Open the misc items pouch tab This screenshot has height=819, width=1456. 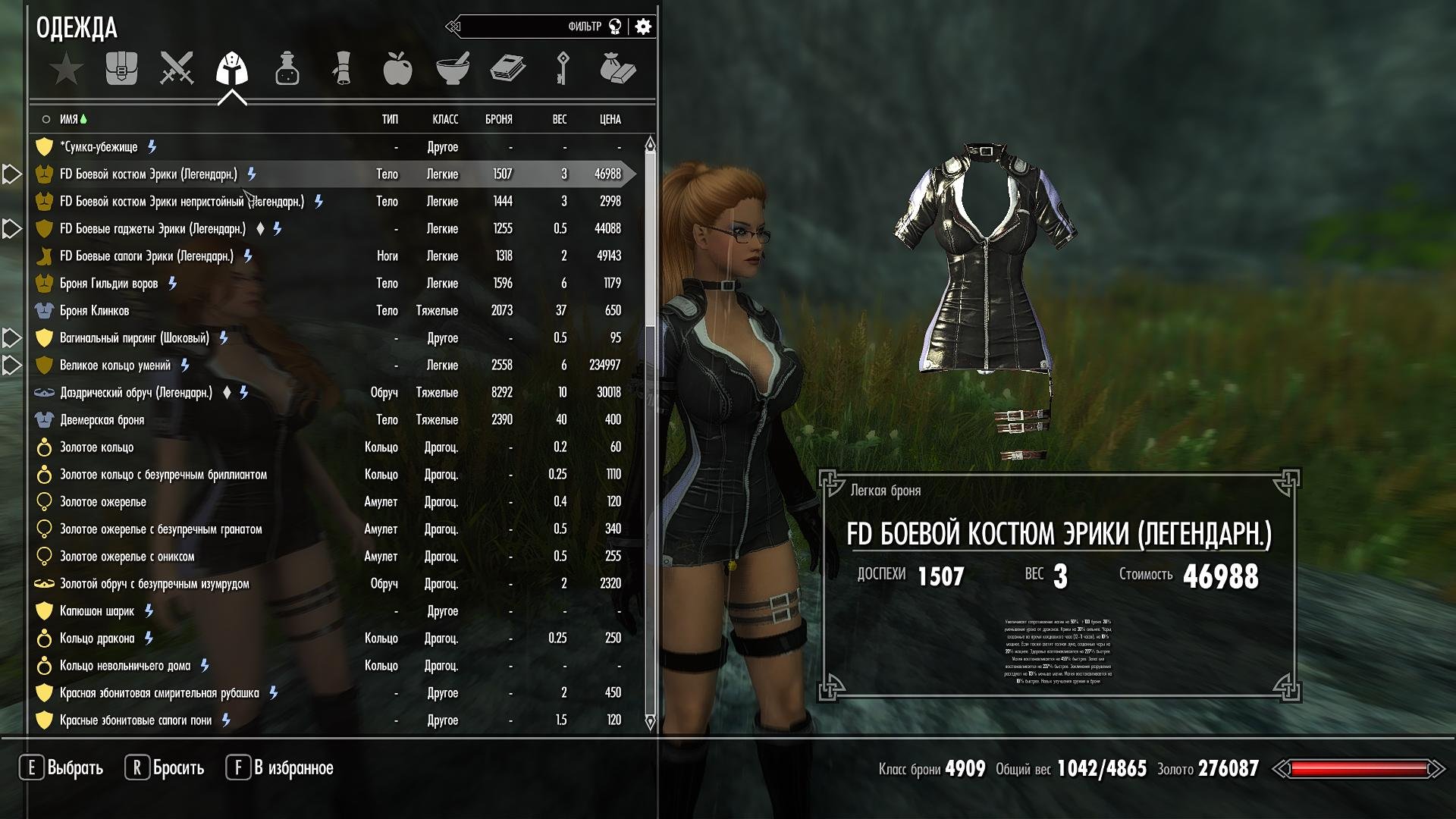pos(617,69)
